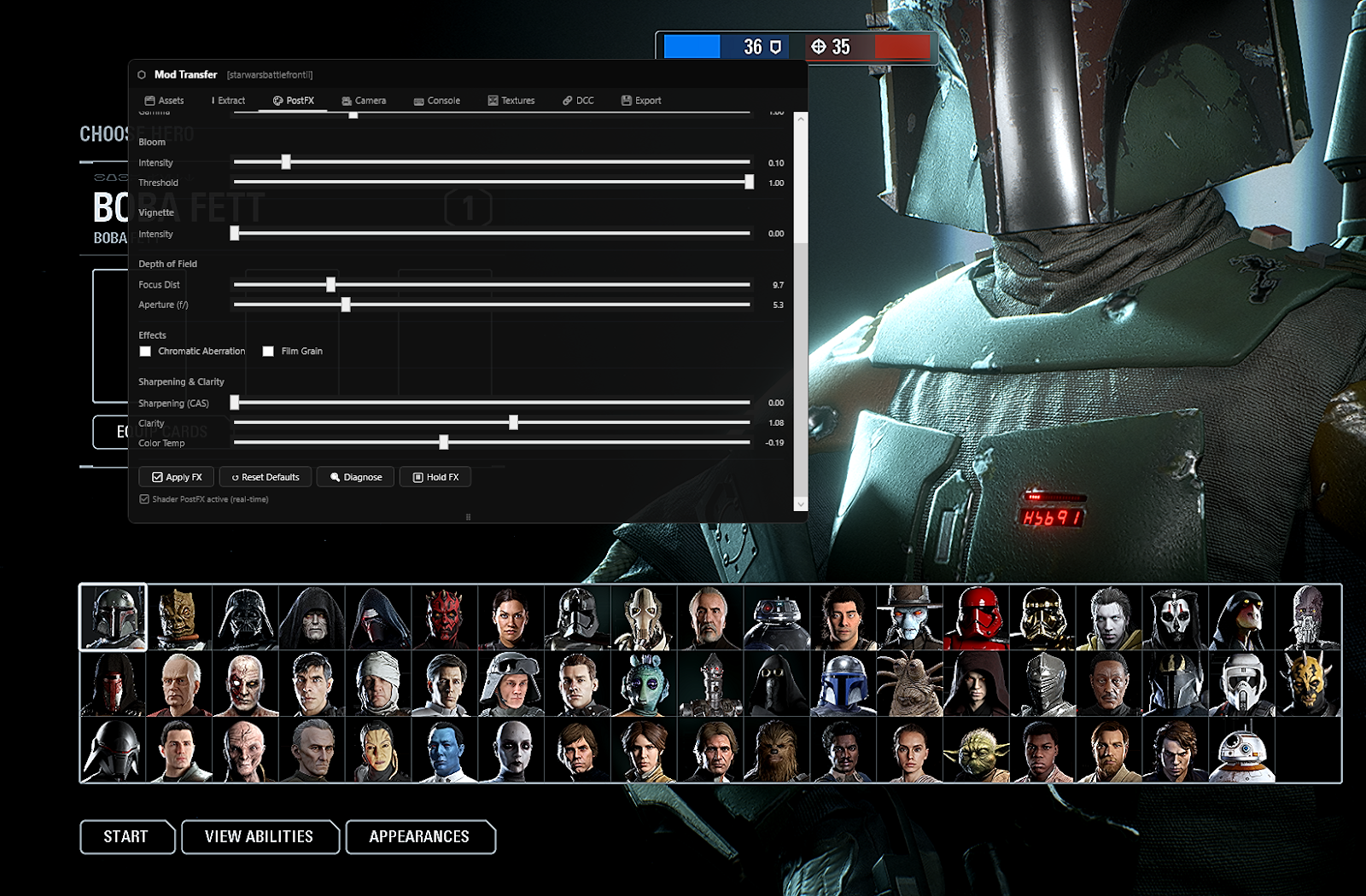This screenshot has height=896, width=1366.
Task: Click the Assets folder icon in the toolbar
Action: tap(149, 101)
